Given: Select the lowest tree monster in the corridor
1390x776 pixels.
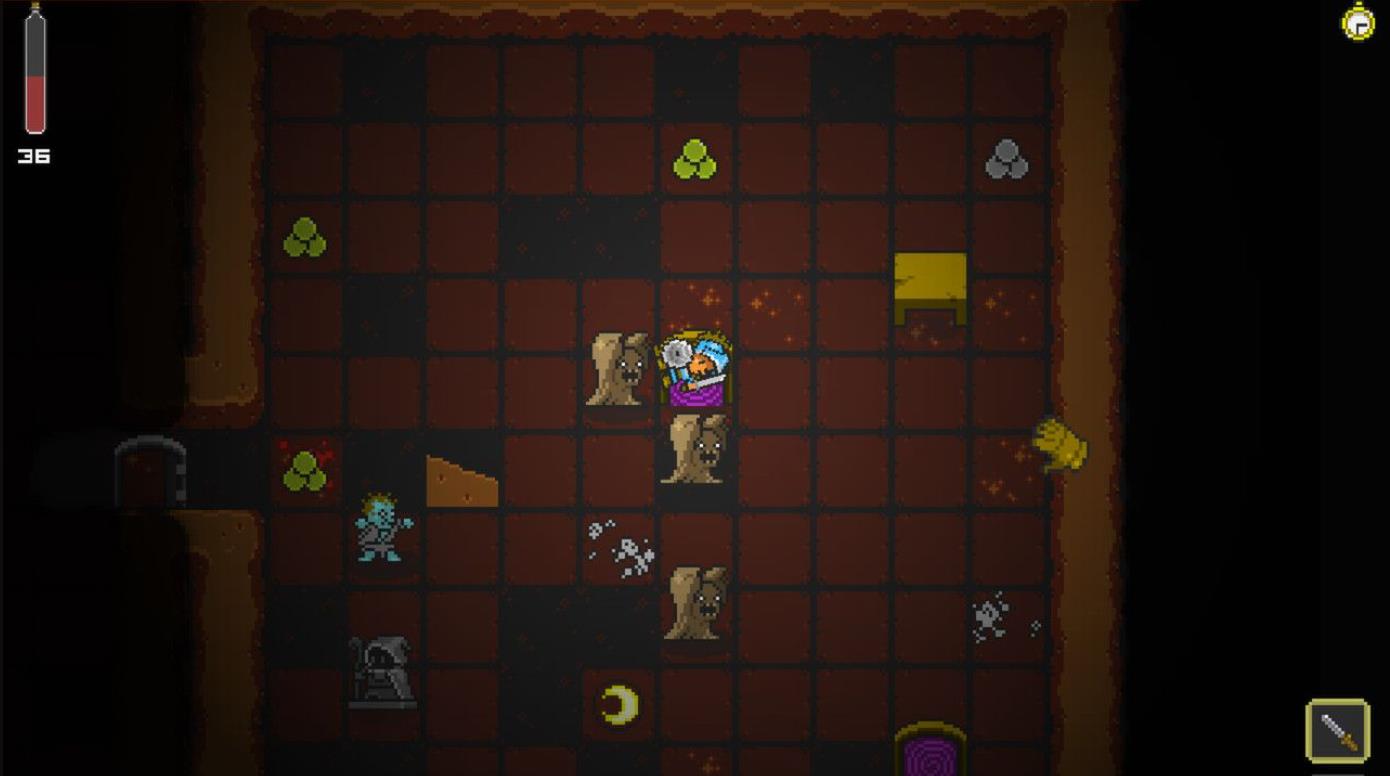Looking at the screenshot, I should (x=694, y=605).
